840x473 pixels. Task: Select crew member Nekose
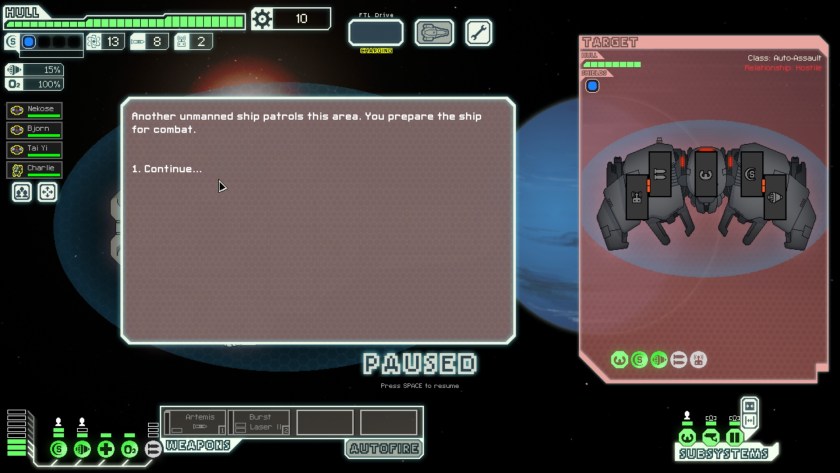[x=34, y=110]
